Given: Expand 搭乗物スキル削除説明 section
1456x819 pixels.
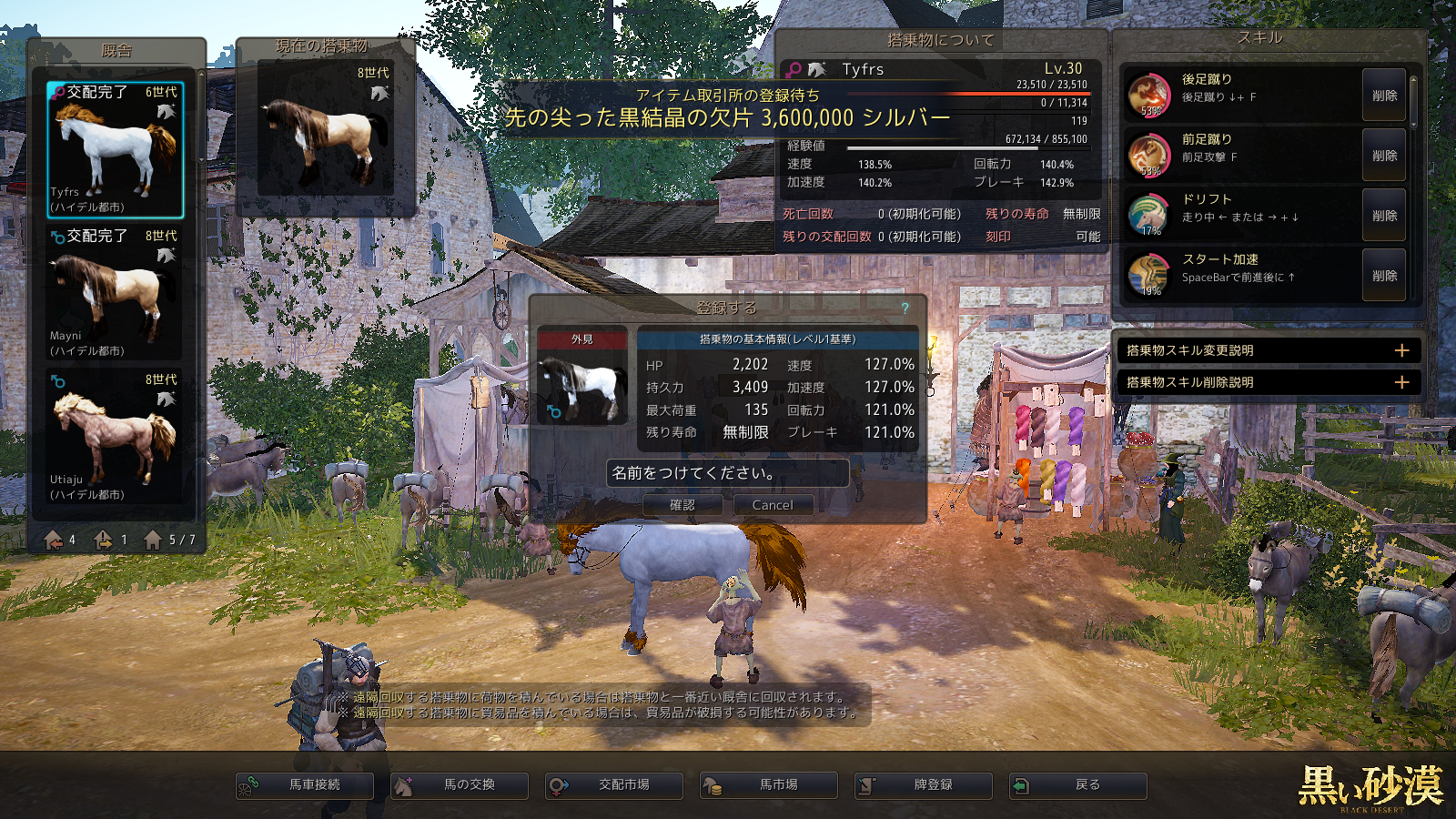Looking at the screenshot, I should (x=1401, y=382).
